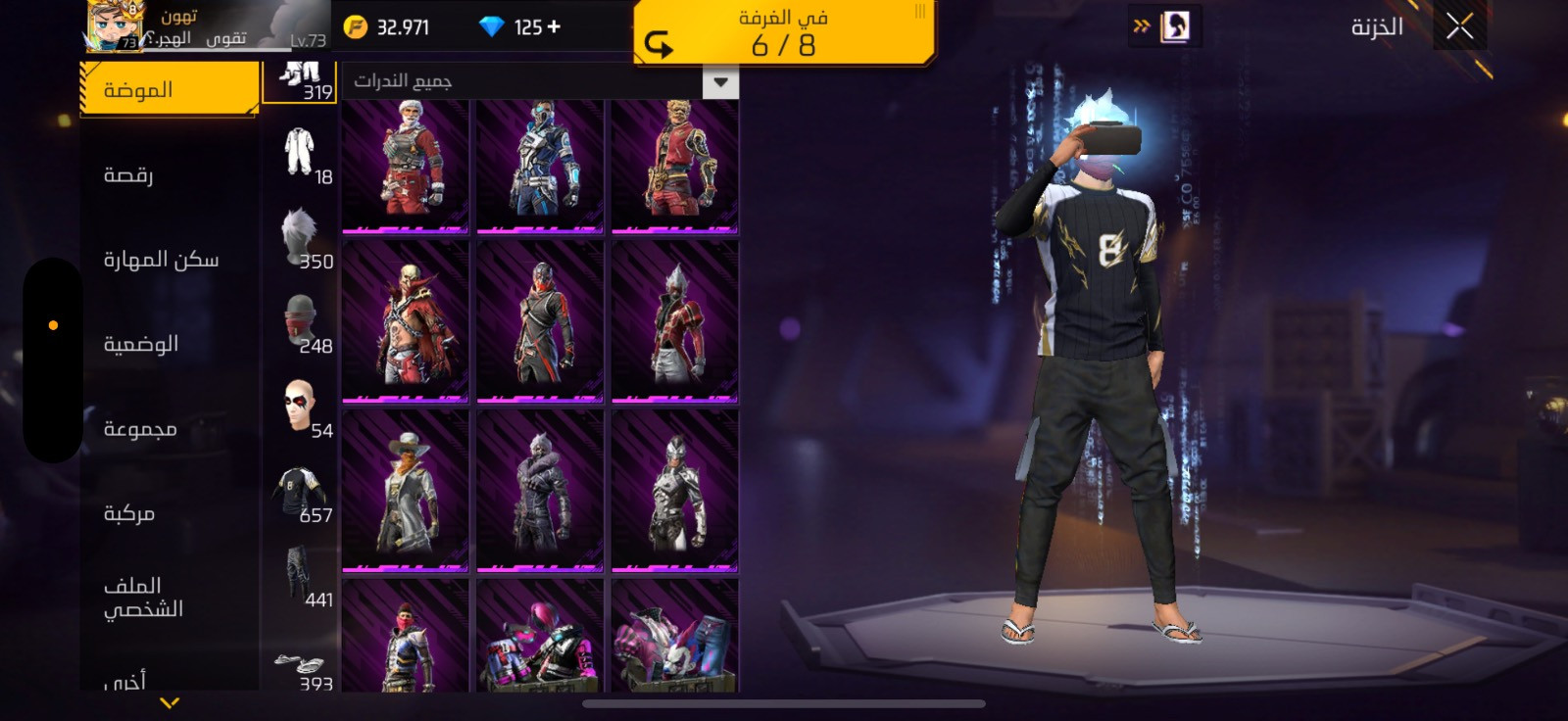This screenshot has width=1568, height=721.
Task: Select the Santa Claus outfit bundle
Action: point(406,165)
